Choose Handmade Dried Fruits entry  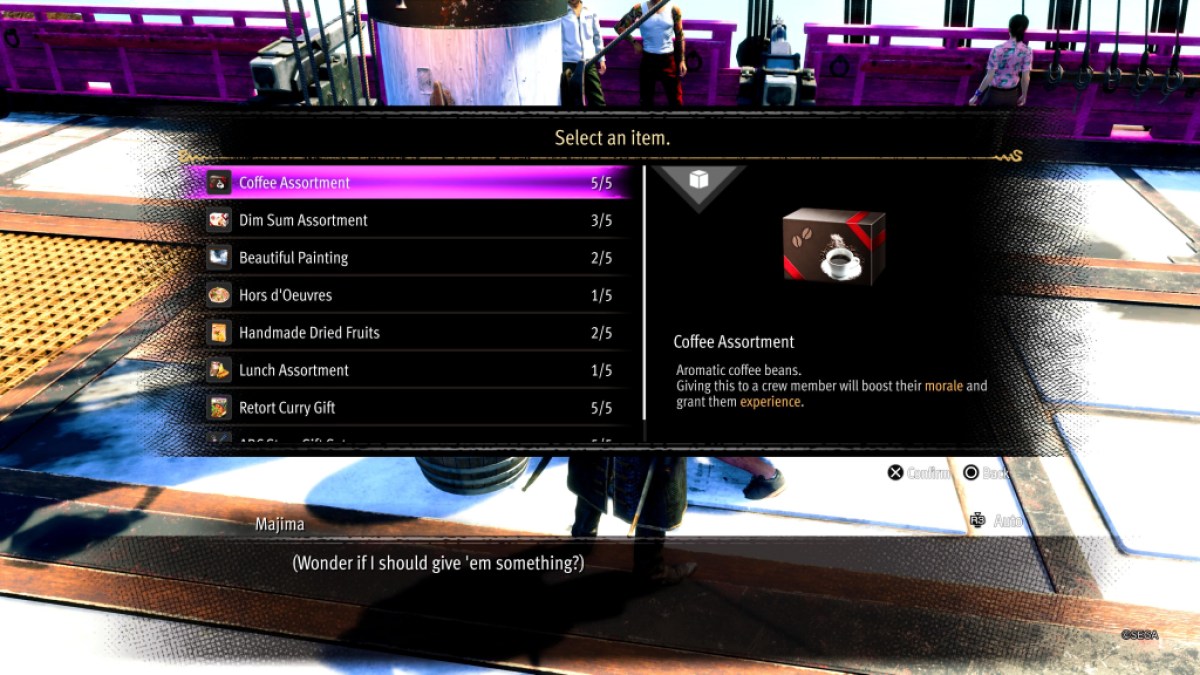pyautogui.click(x=410, y=333)
